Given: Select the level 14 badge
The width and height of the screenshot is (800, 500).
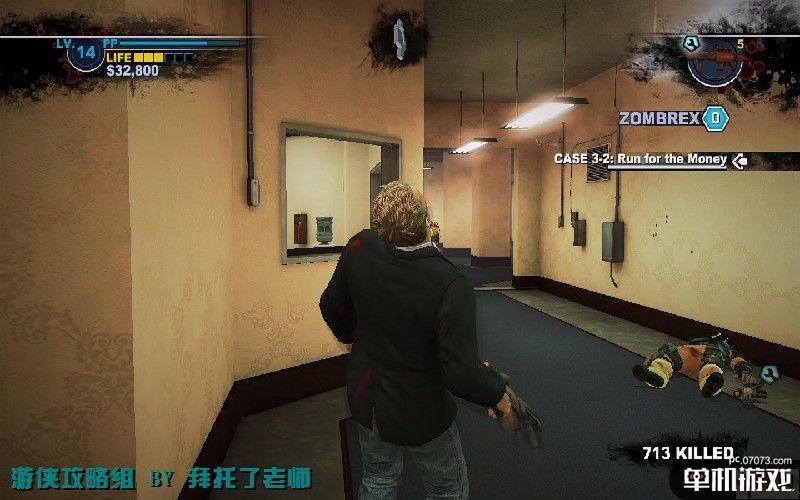Looking at the screenshot, I should tap(85, 53).
